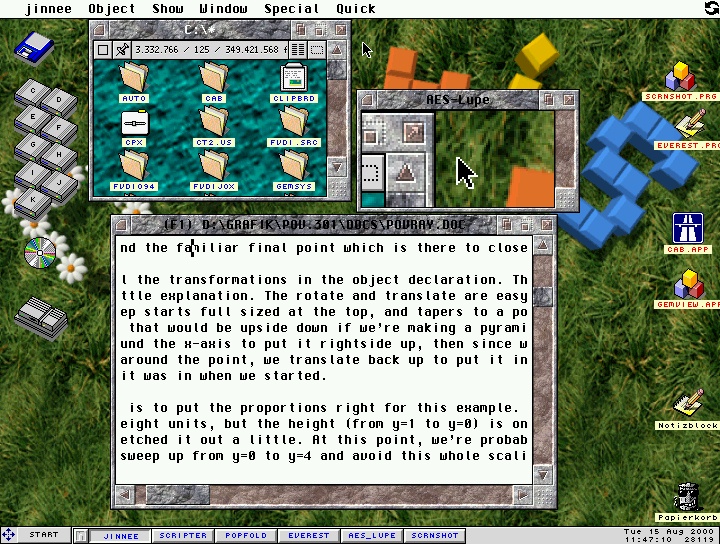The image size is (720, 544).
Task: Select the floppy disk desktop icon
Action: 33,49
